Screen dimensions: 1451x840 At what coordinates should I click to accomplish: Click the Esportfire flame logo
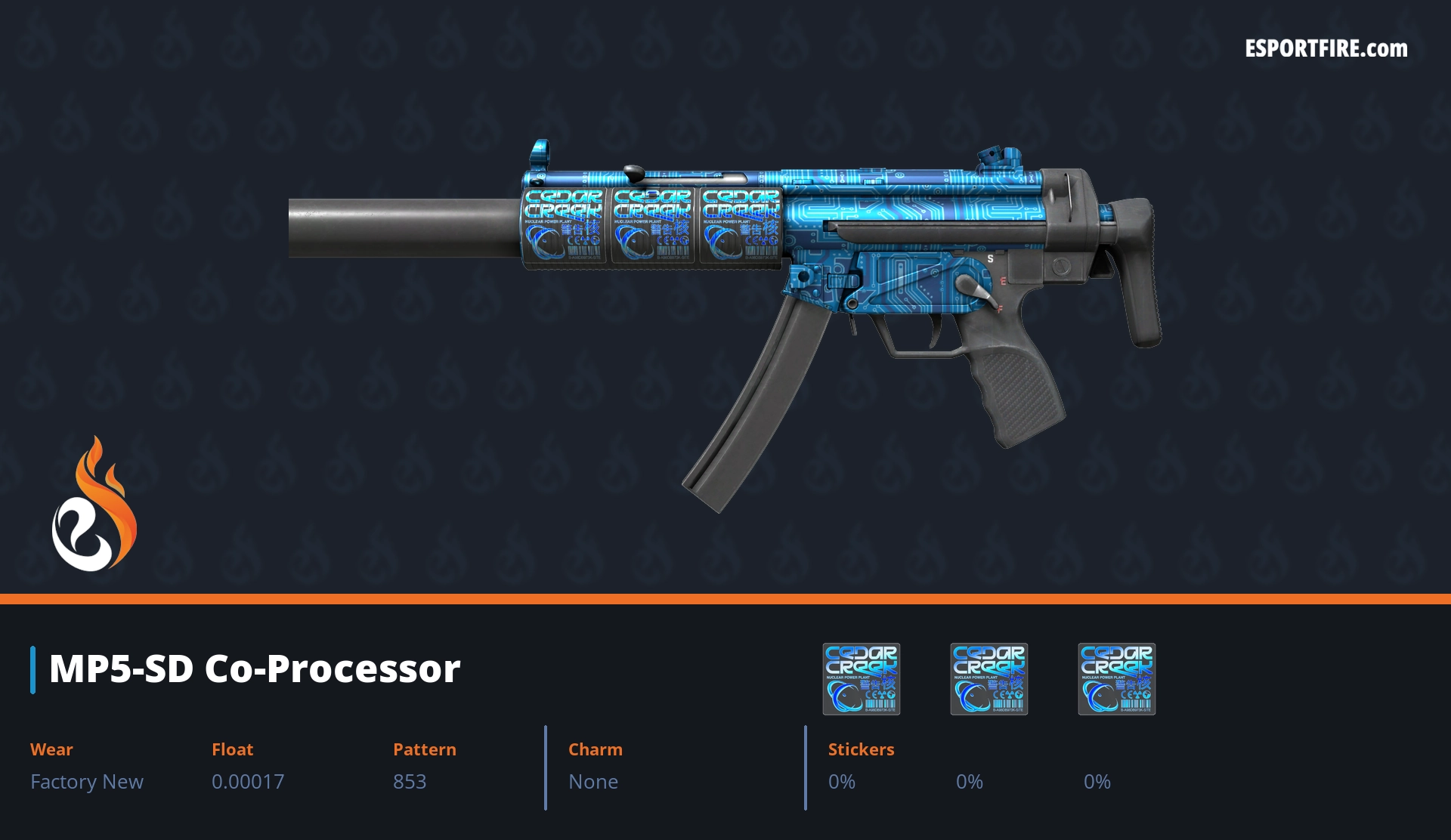click(94, 505)
